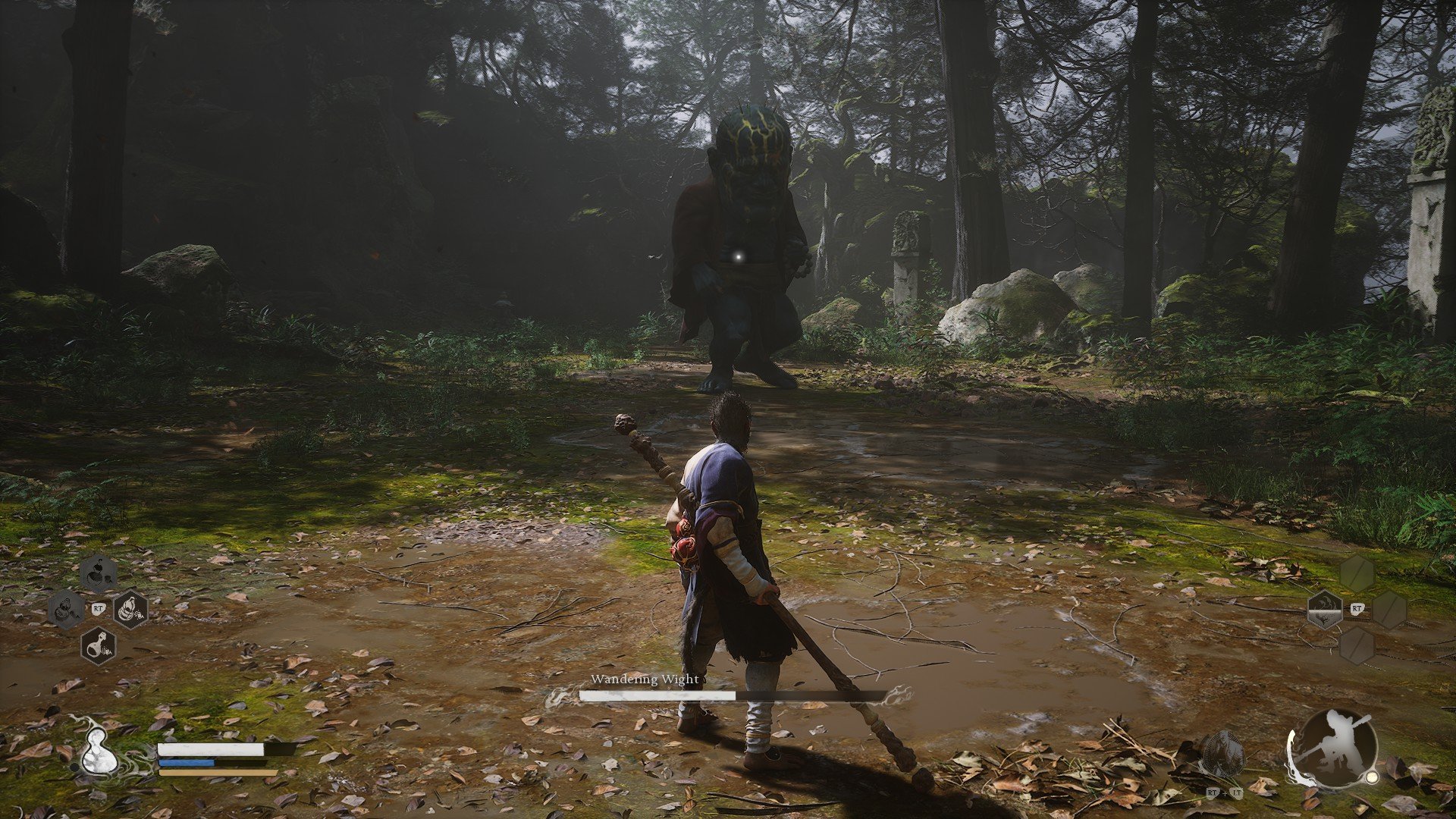Click the gourd drink icon beside the RT prompt
This screenshot has width=1456, height=819.
tap(130, 609)
